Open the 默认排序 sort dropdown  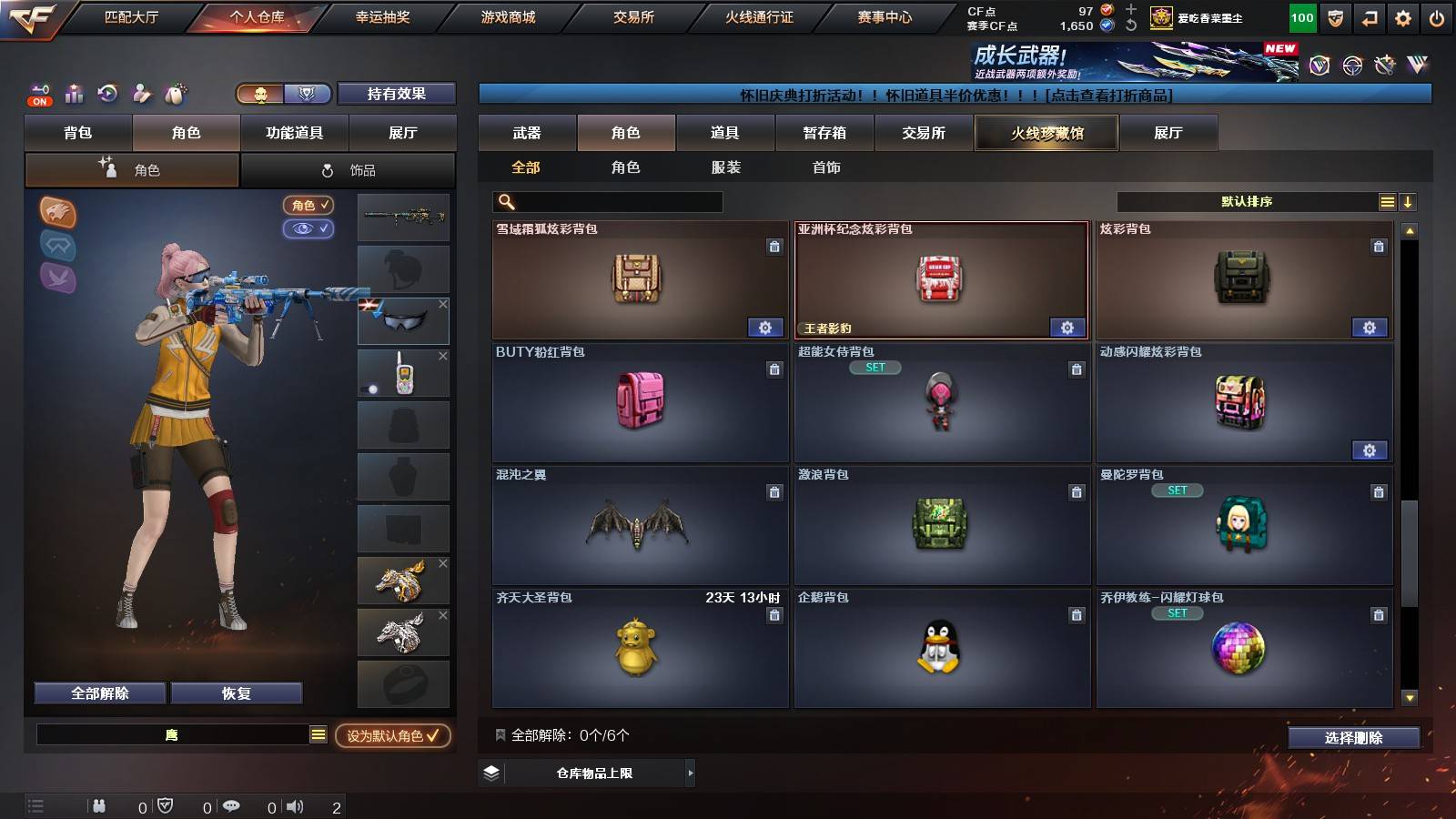tap(1247, 202)
